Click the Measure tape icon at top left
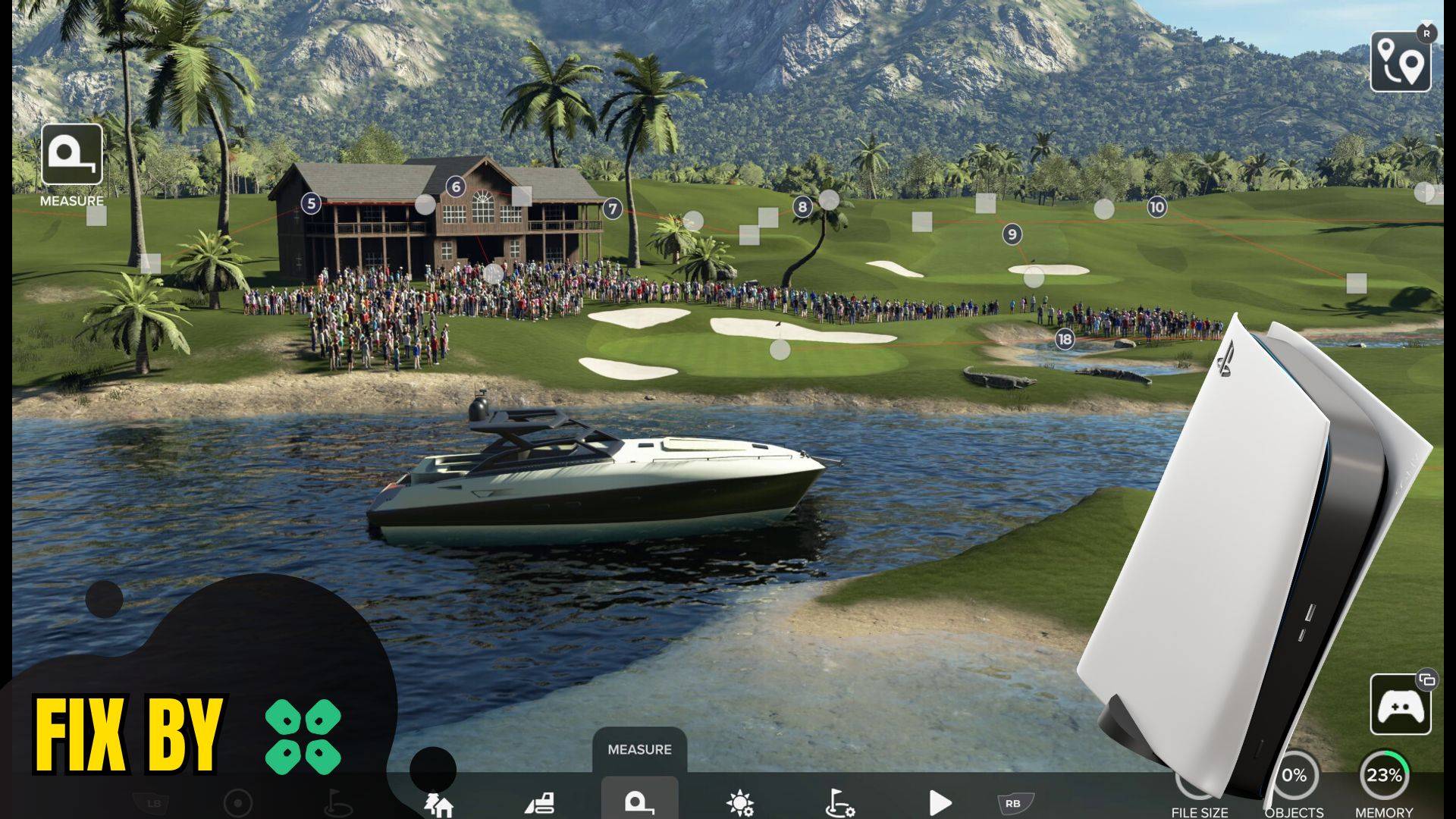Screen dimensions: 1456x819 72,155
